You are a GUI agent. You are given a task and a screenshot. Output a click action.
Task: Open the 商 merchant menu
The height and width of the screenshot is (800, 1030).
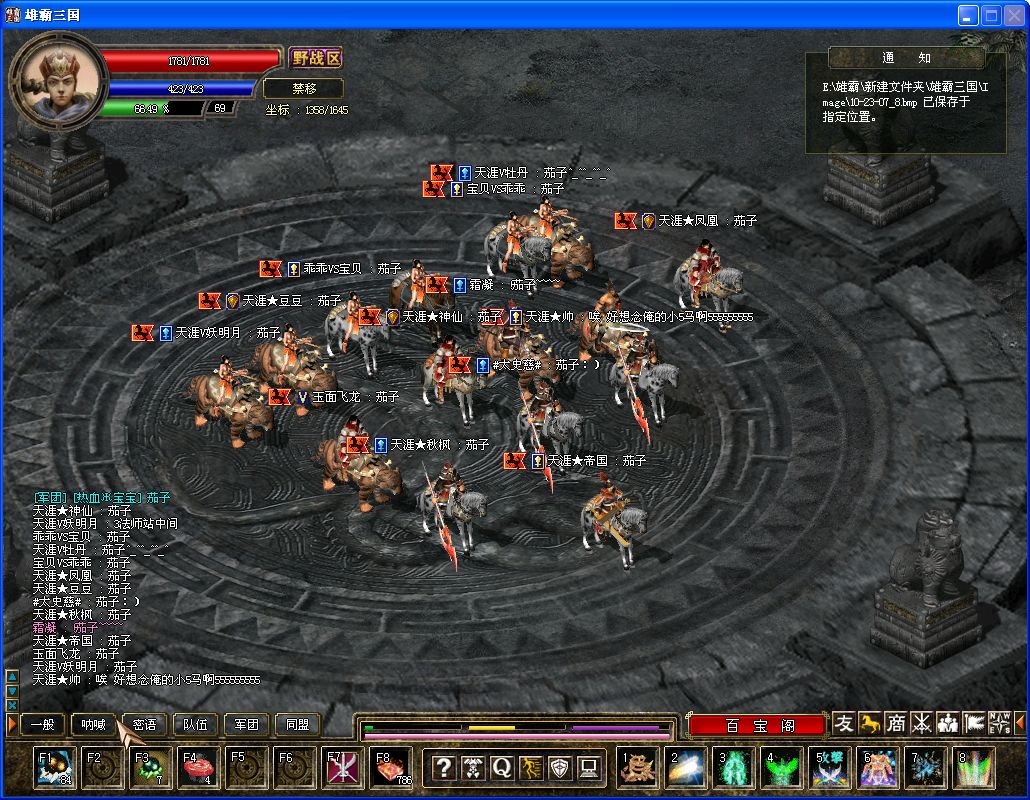(x=897, y=723)
